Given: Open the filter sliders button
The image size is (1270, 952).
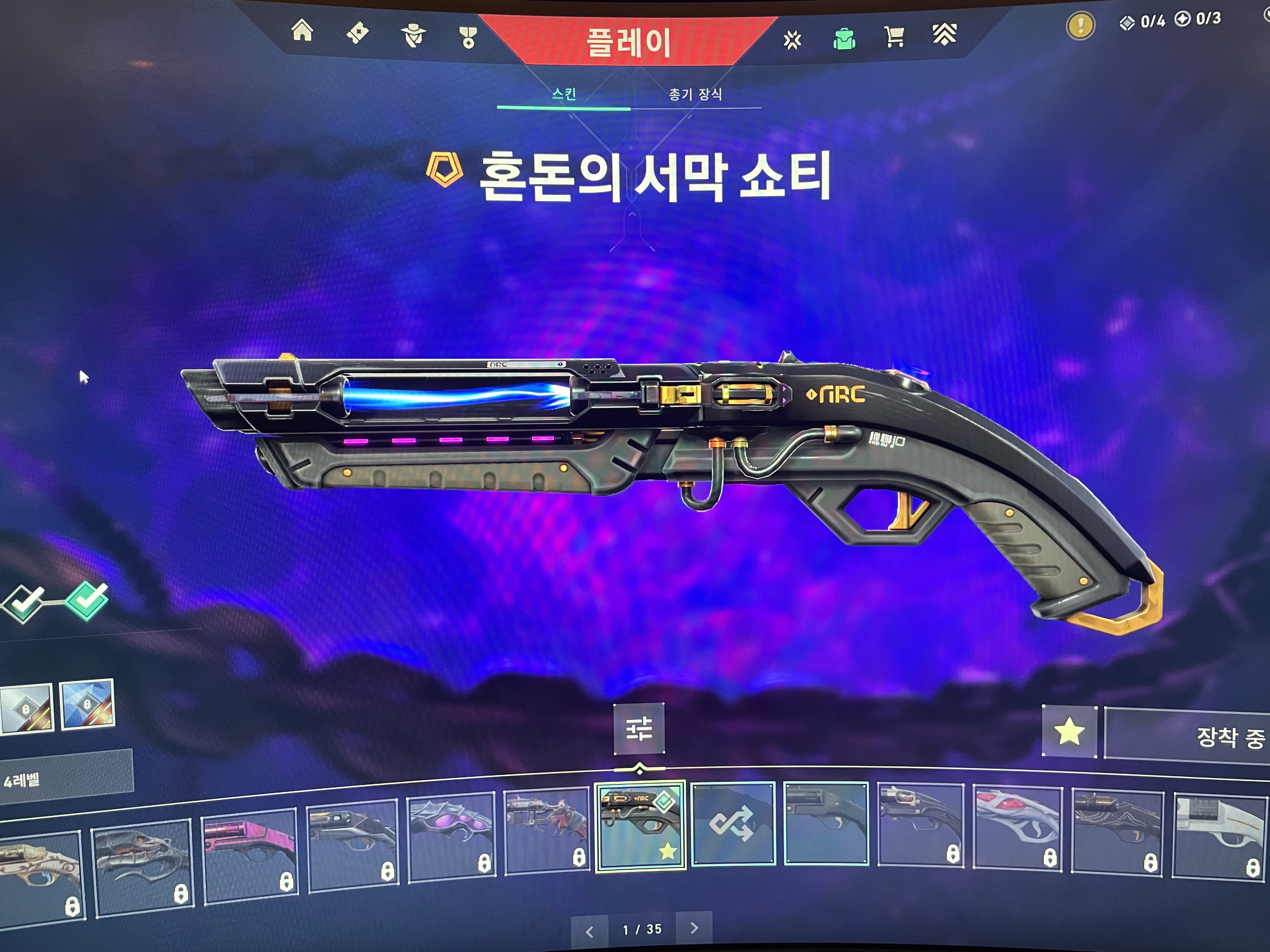Looking at the screenshot, I should 639,728.
